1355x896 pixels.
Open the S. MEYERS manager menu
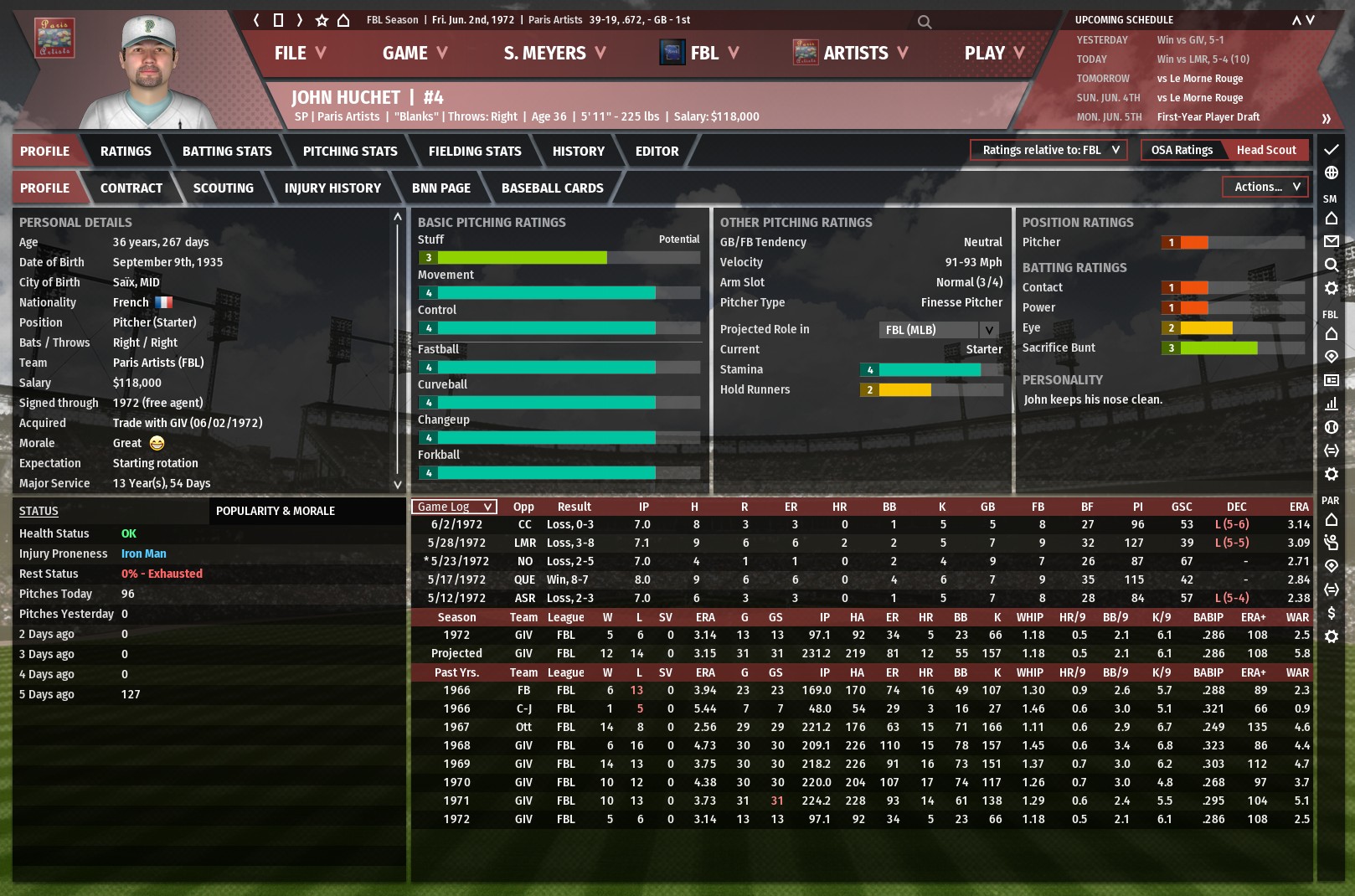click(554, 53)
